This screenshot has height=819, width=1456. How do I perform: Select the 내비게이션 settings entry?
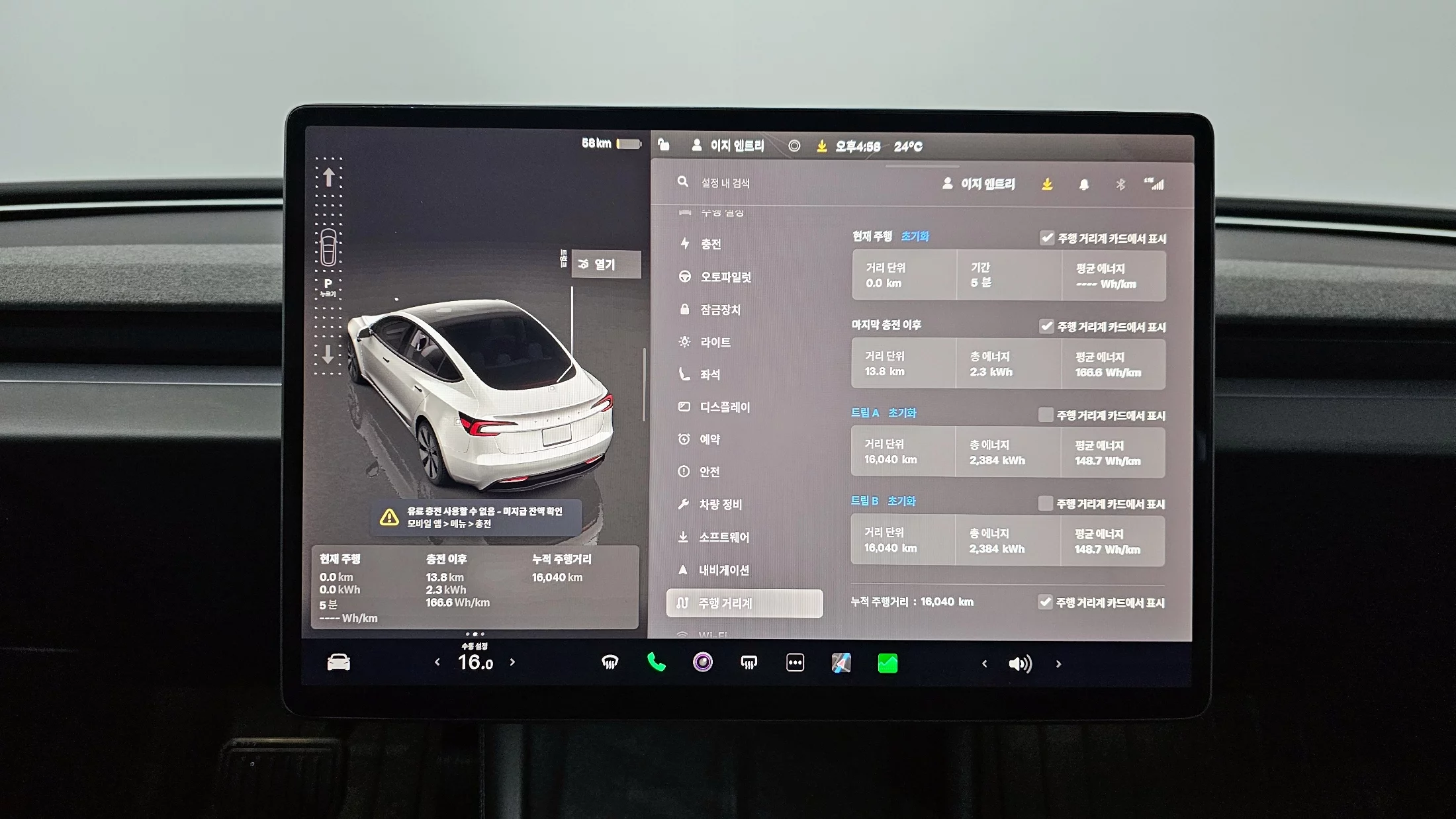(723, 570)
